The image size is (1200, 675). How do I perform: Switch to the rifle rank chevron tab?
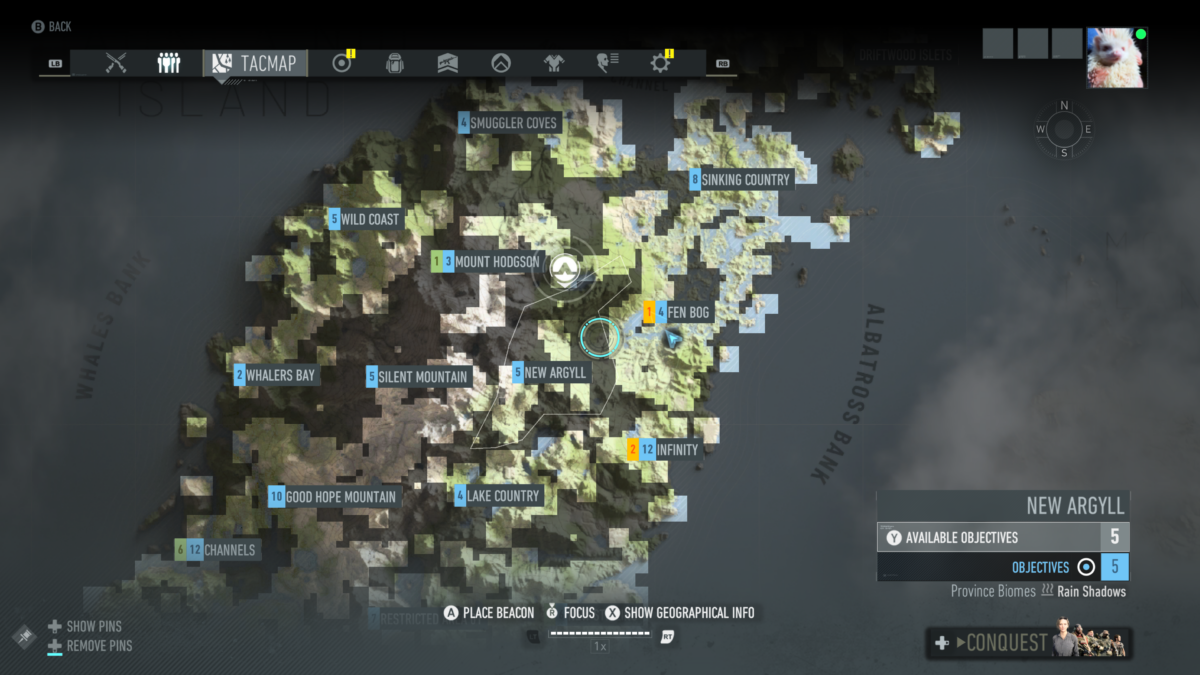coord(448,64)
